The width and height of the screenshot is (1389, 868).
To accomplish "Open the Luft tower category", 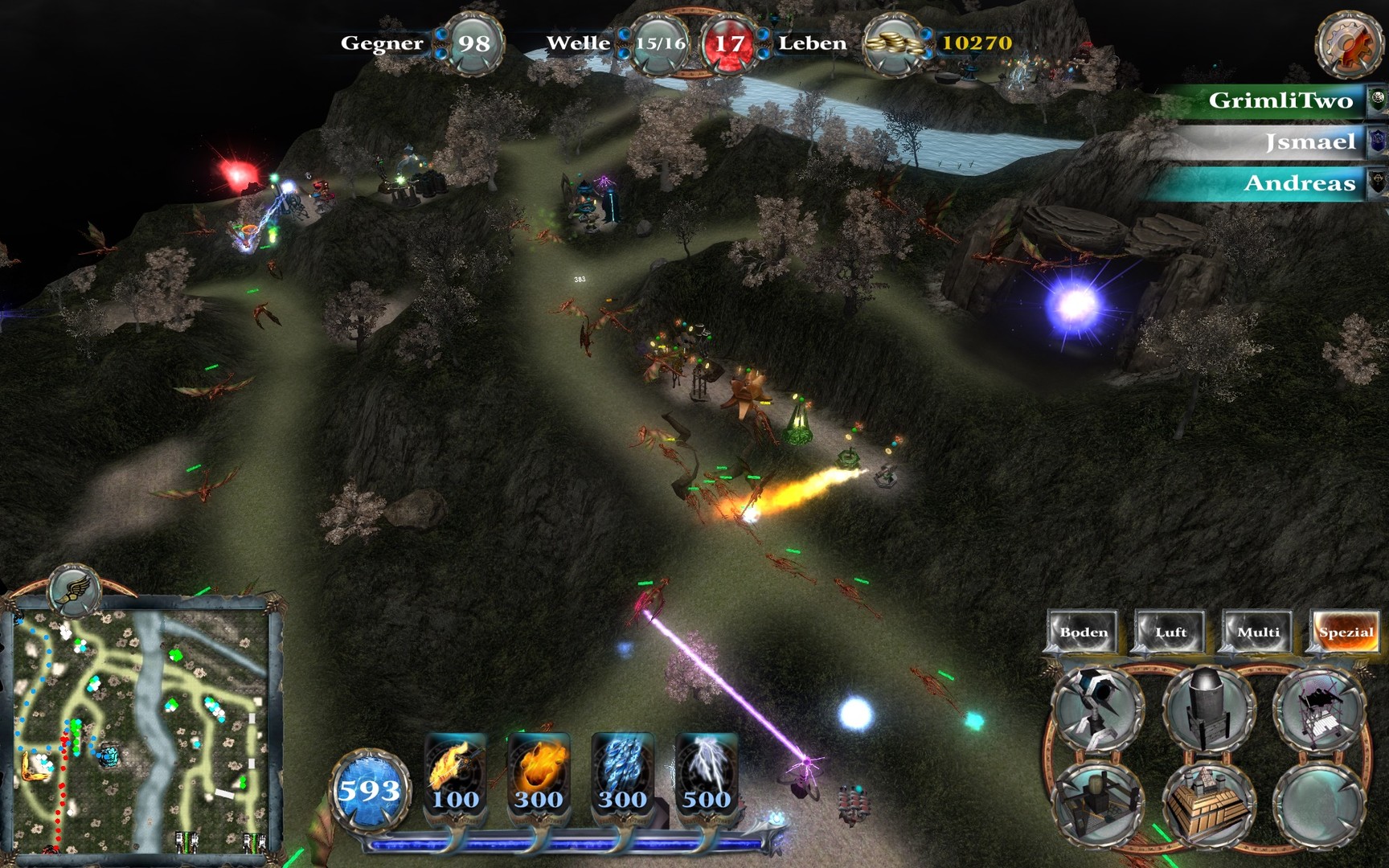I will [1170, 632].
